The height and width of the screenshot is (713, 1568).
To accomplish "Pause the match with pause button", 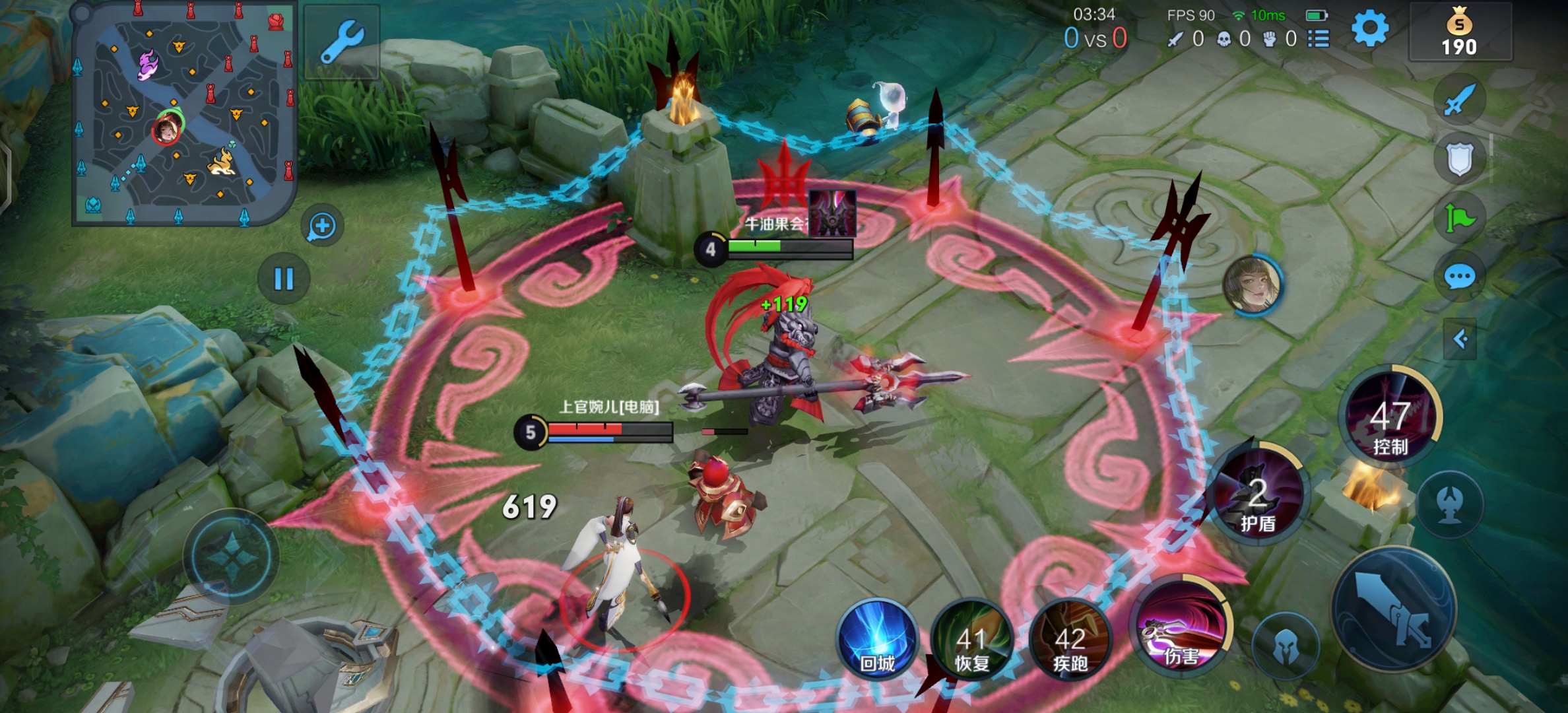I will point(284,279).
